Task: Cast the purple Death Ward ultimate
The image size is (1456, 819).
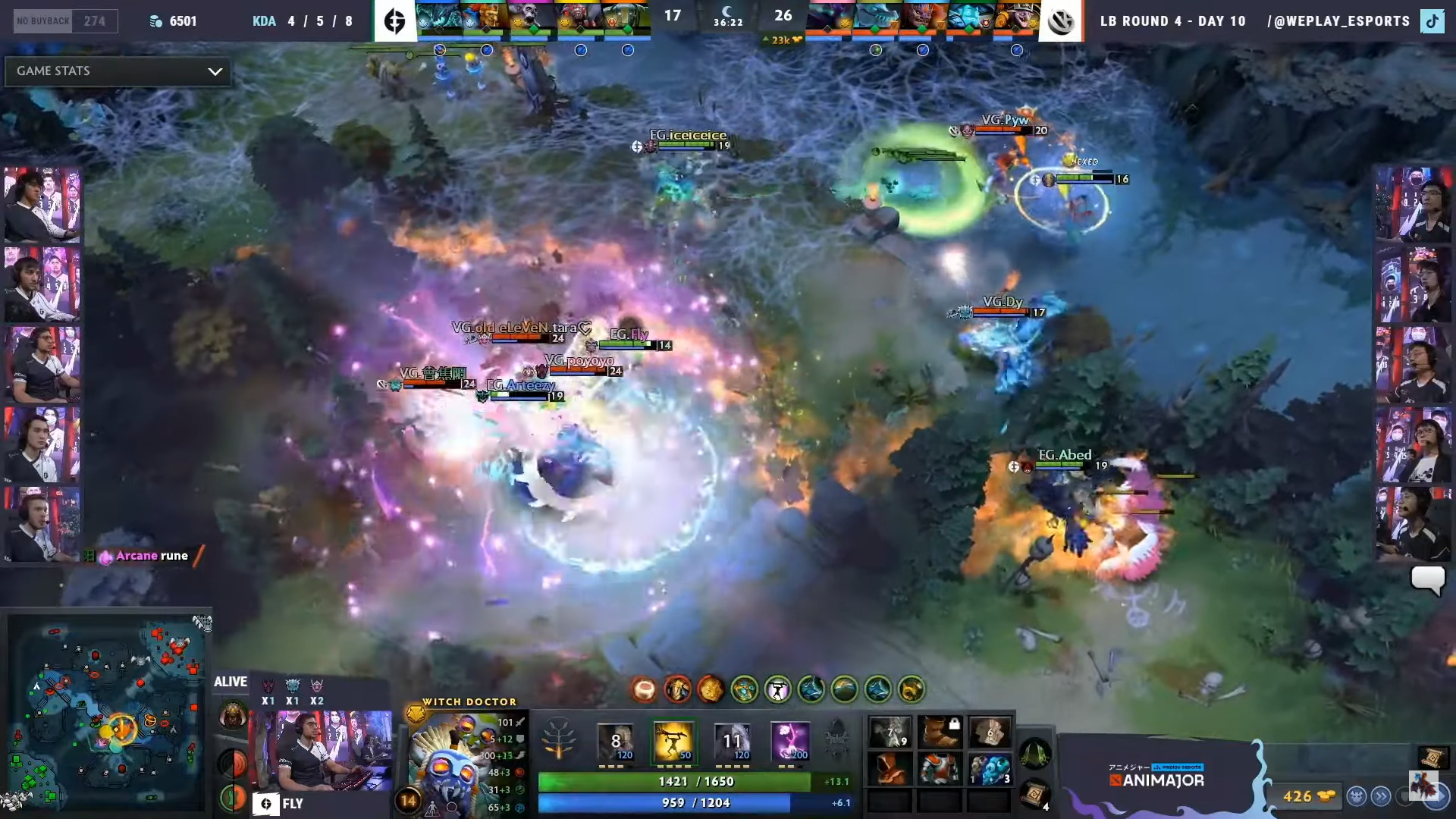Action: (x=790, y=741)
